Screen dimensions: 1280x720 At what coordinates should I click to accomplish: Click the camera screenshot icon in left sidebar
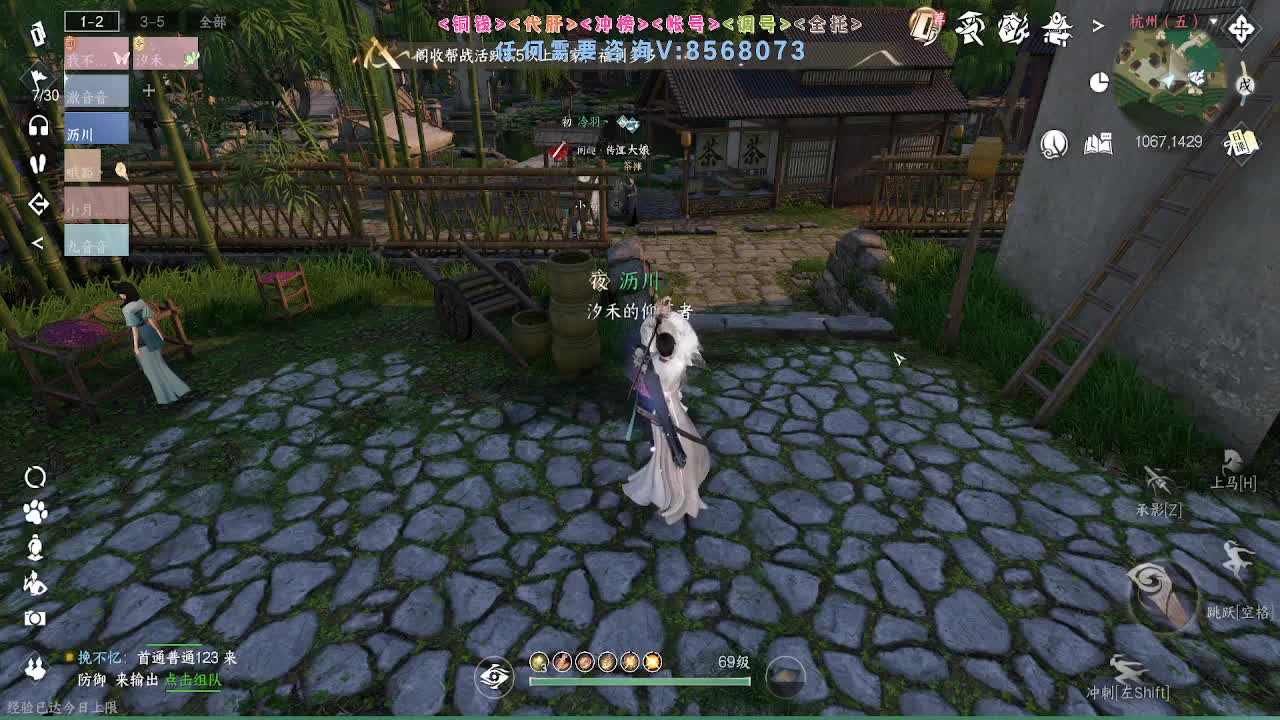35,618
